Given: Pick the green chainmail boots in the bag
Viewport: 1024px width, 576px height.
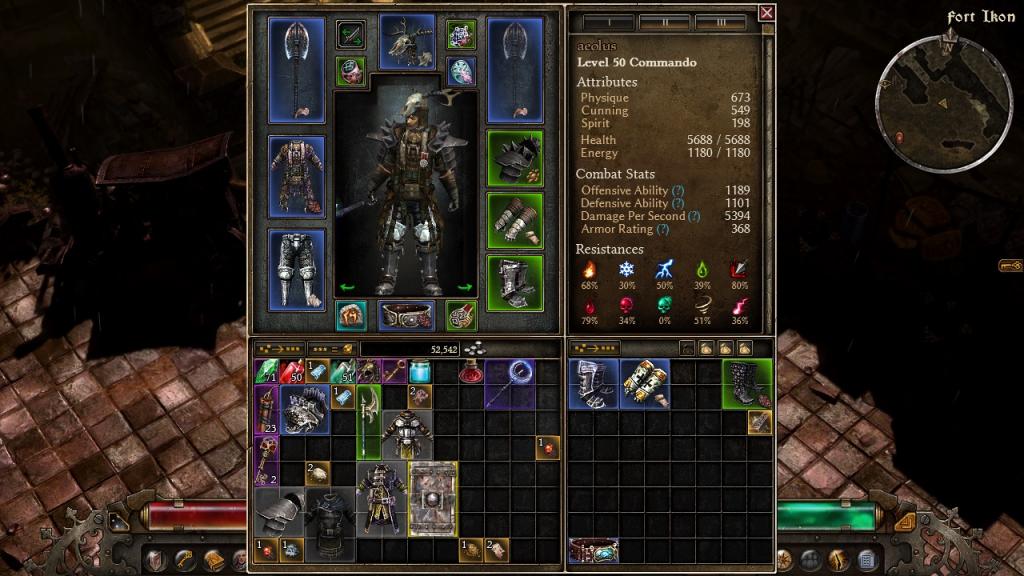Looking at the screenshot, I should (747, 384).
